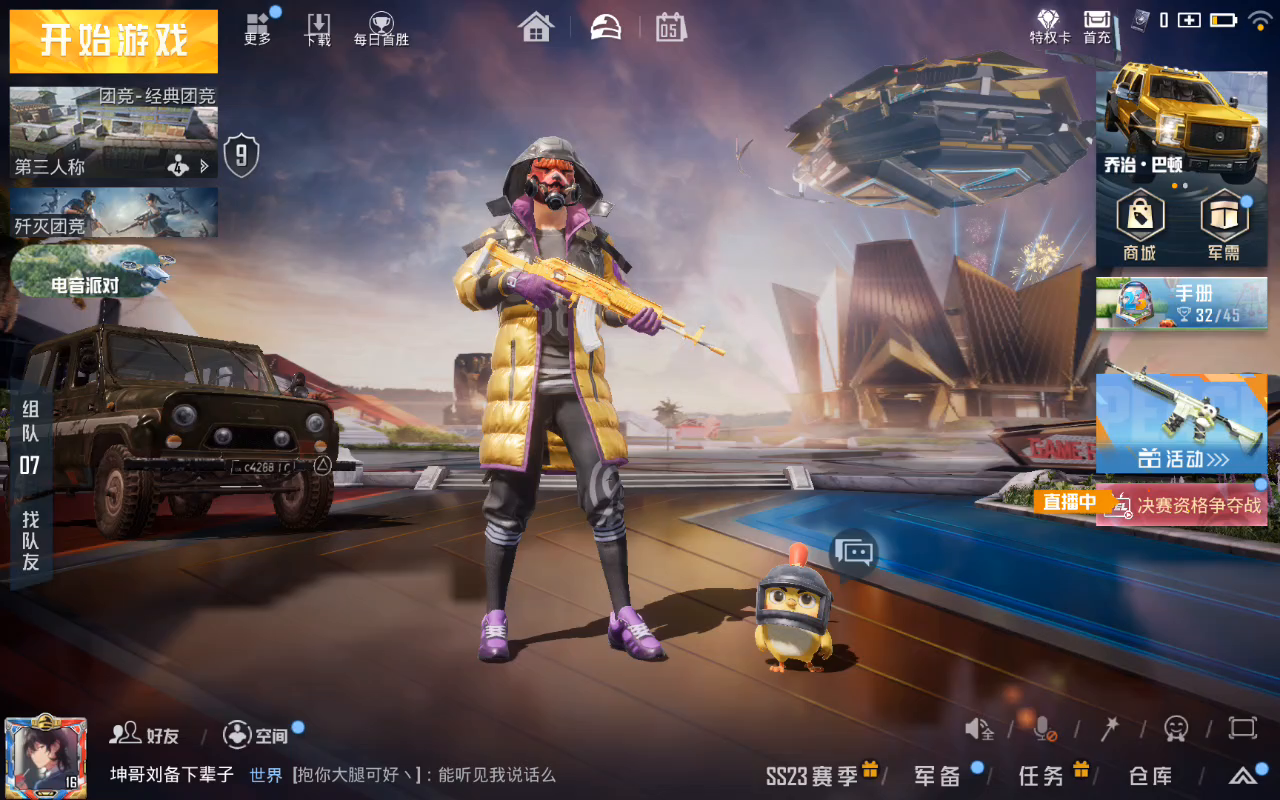Select the 团竞-经典团竞 mode thumbnail

[114, 132]
